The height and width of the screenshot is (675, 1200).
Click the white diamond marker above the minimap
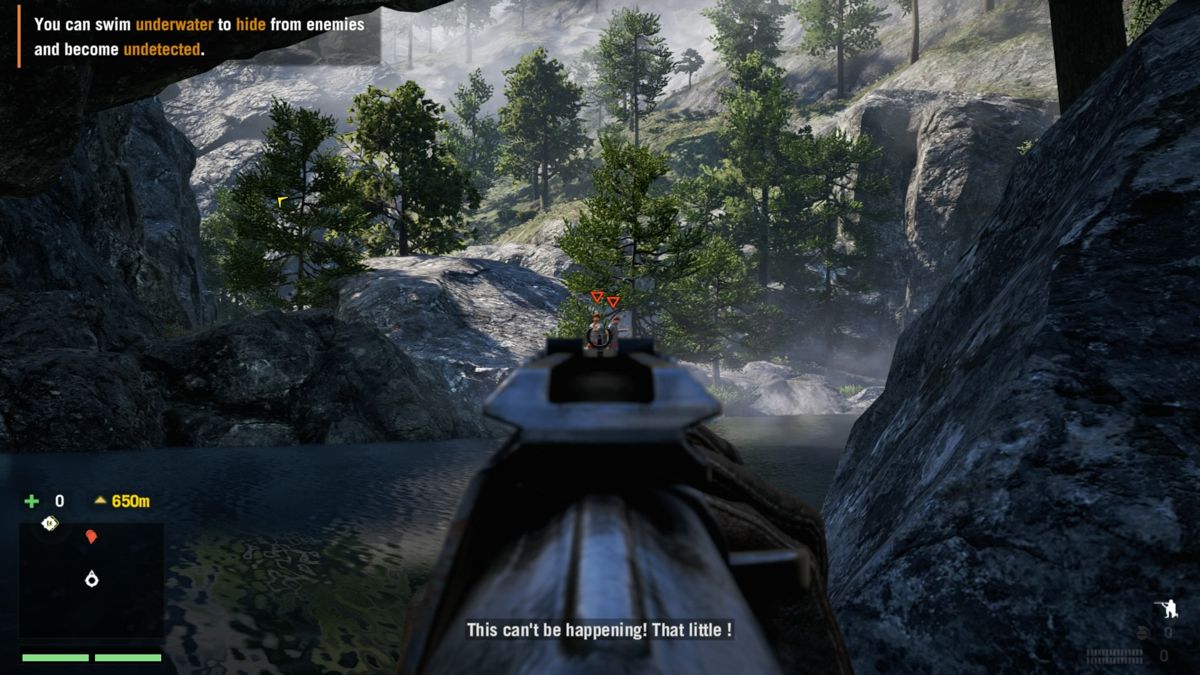click(x=49, y=523)
